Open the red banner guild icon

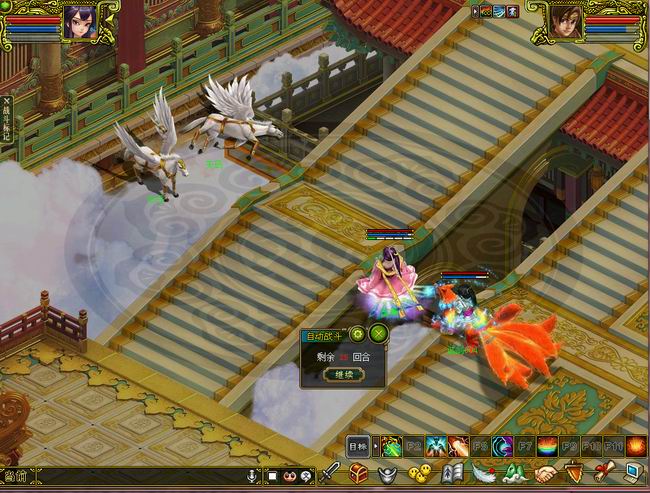coord(573,474)
